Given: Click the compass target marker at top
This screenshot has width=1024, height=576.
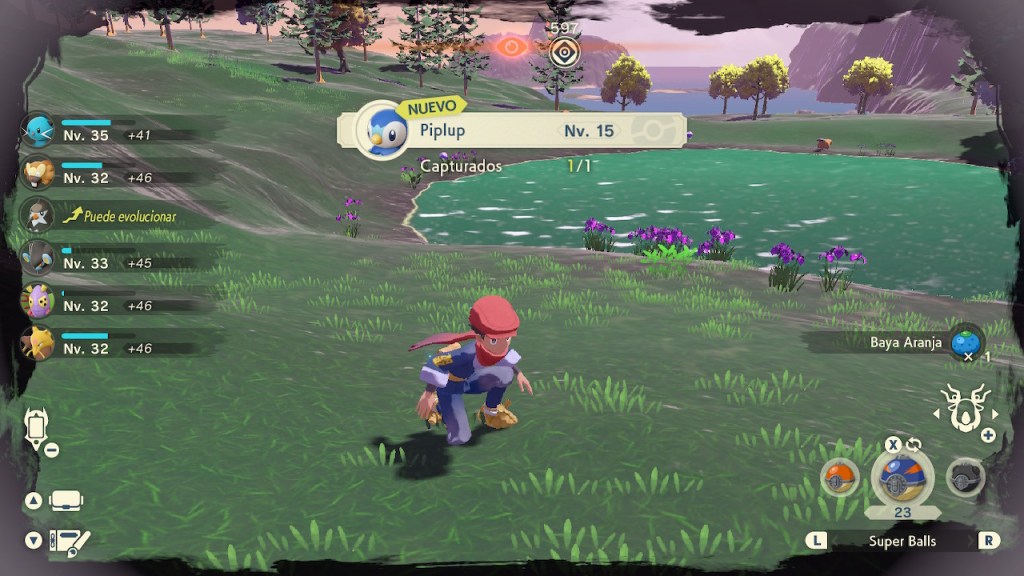Looking at the screenshot, I should point(565,50).
